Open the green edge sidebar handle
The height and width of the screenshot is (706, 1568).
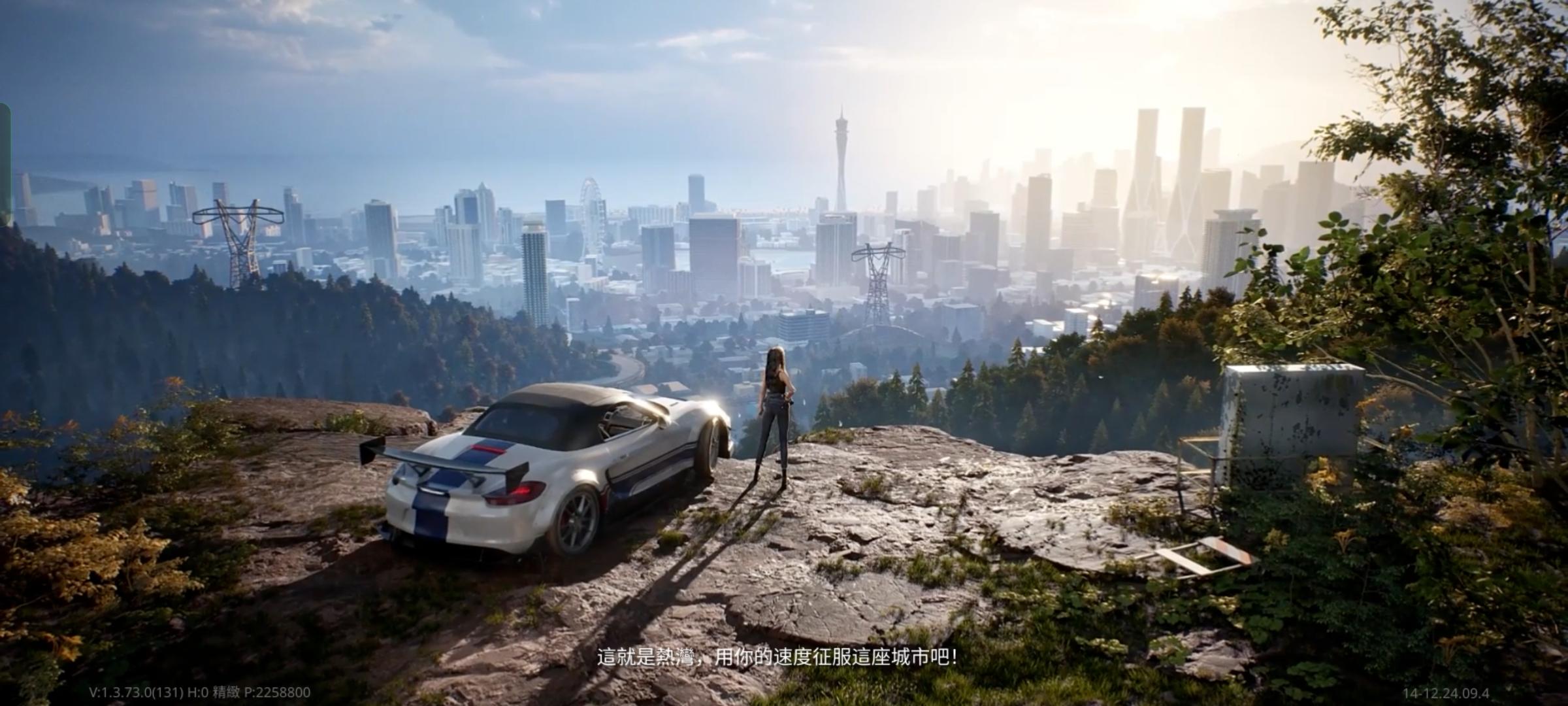click(5, 162)
